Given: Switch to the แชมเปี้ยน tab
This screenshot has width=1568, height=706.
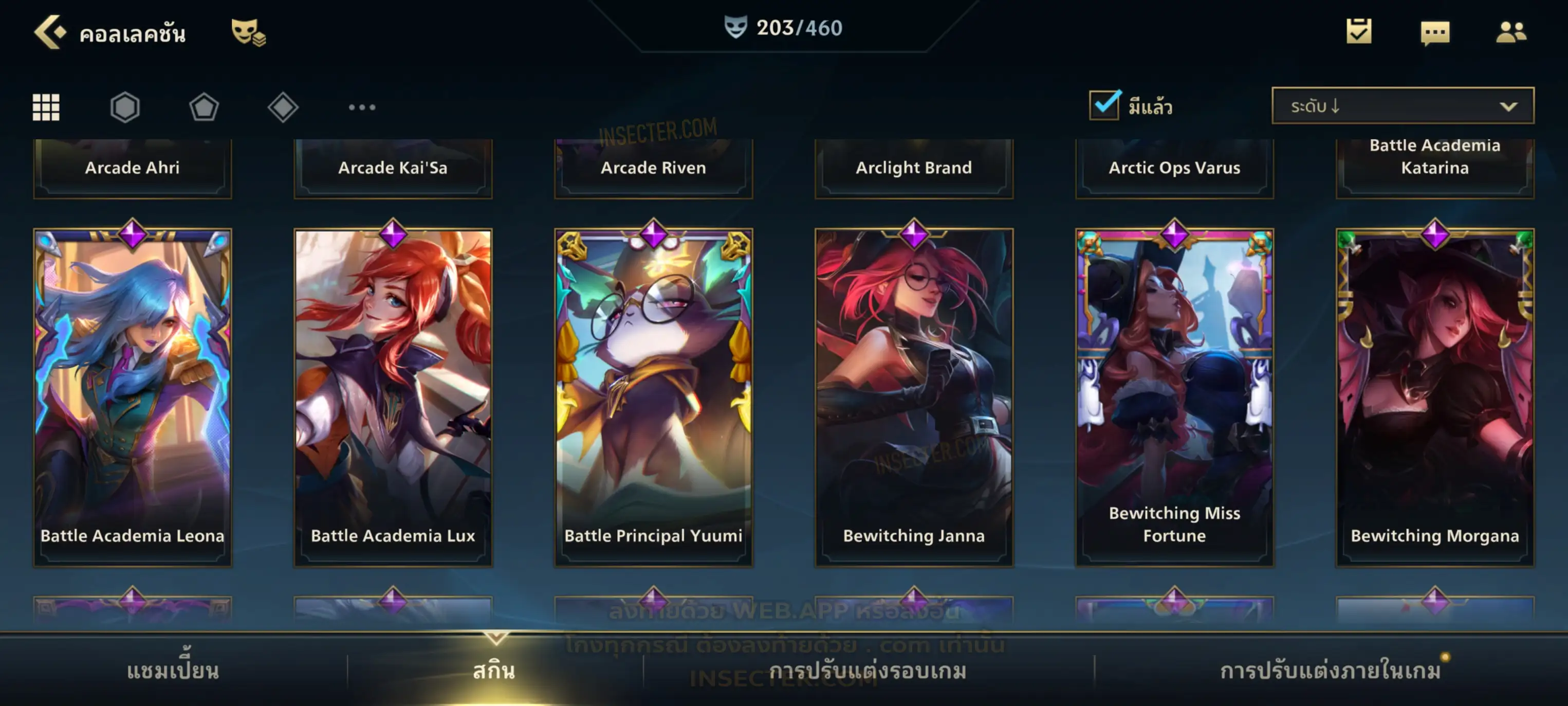Looking at the screenshot, I should point(173,671).
